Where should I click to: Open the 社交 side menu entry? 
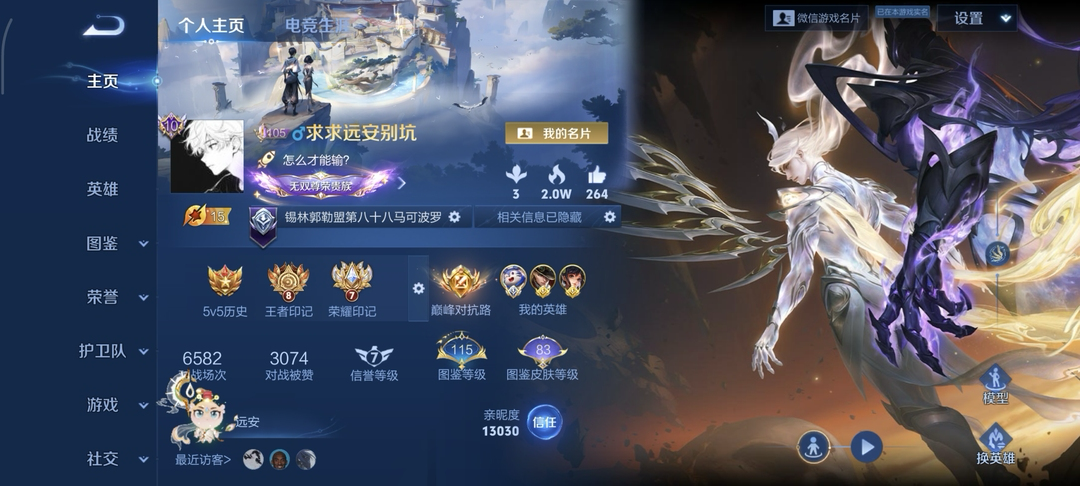pos(110,459)
